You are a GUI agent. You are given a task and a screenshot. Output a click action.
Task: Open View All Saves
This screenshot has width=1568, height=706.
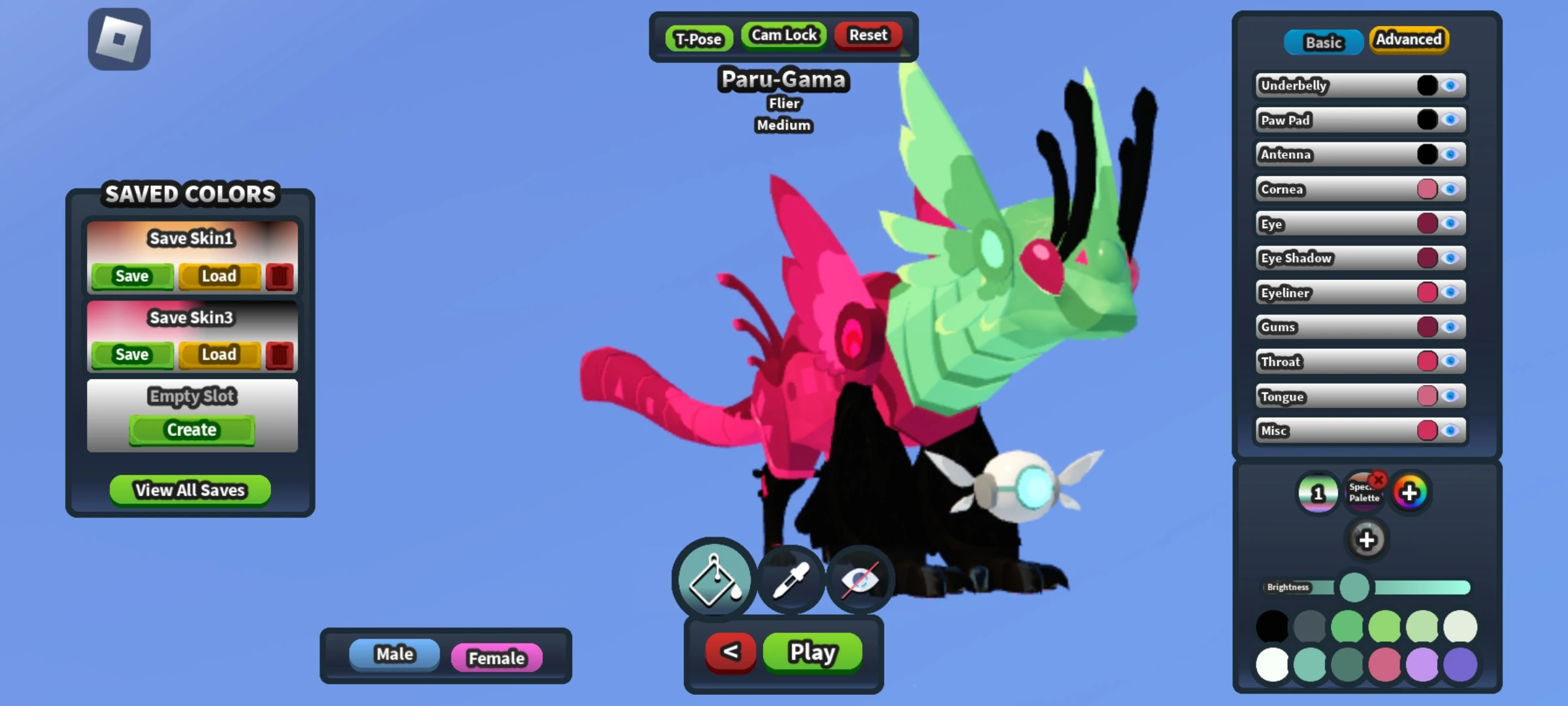(x=189, y=490)
